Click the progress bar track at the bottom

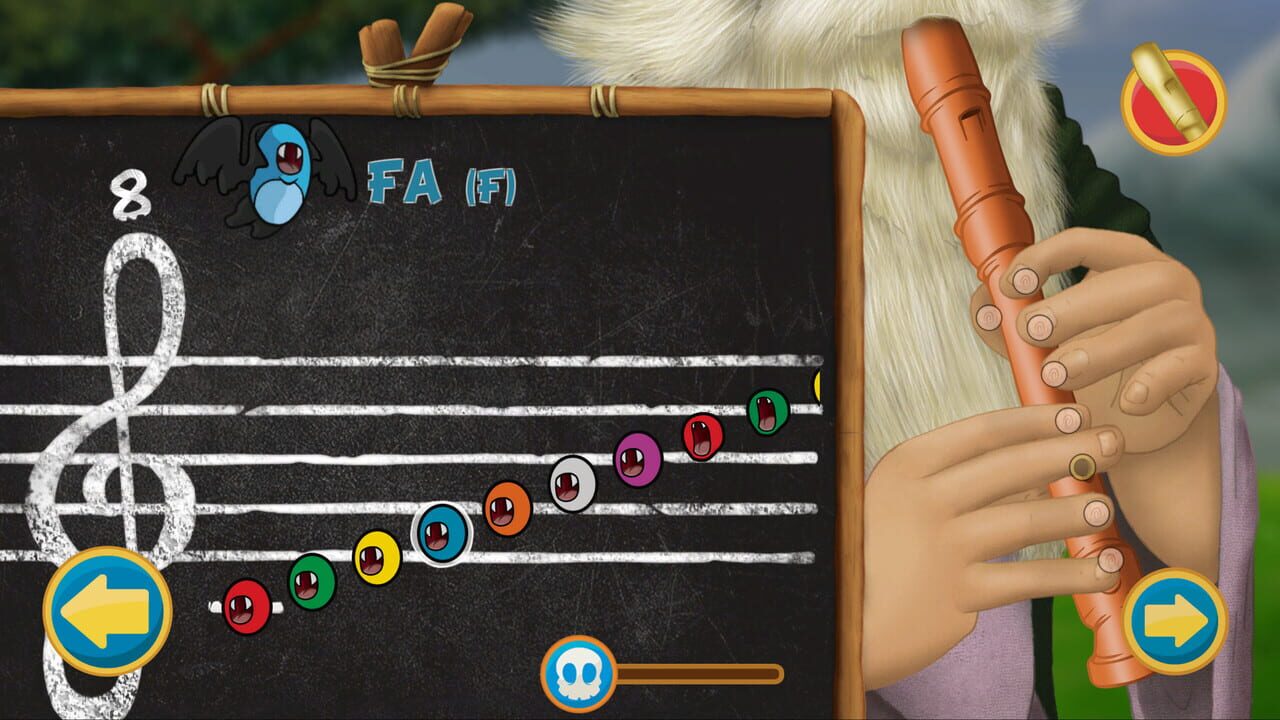pos(700,674)
